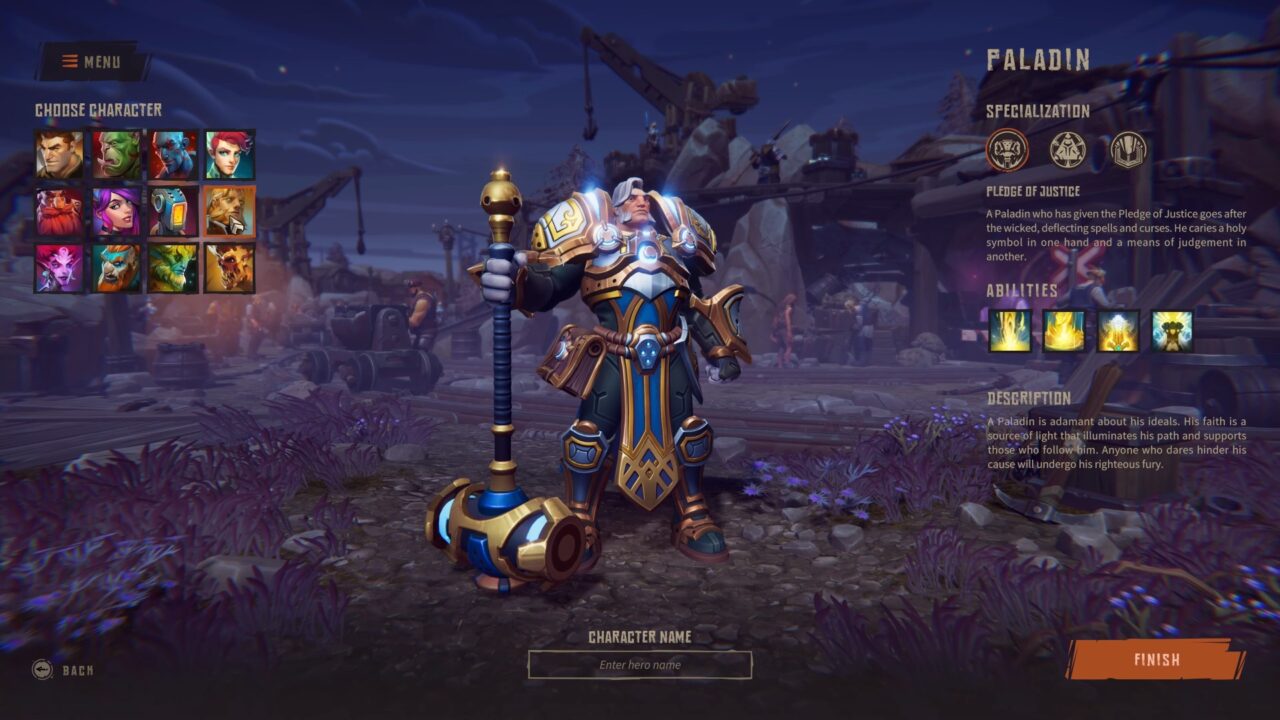Choose the undead skull character portrait

230,268
